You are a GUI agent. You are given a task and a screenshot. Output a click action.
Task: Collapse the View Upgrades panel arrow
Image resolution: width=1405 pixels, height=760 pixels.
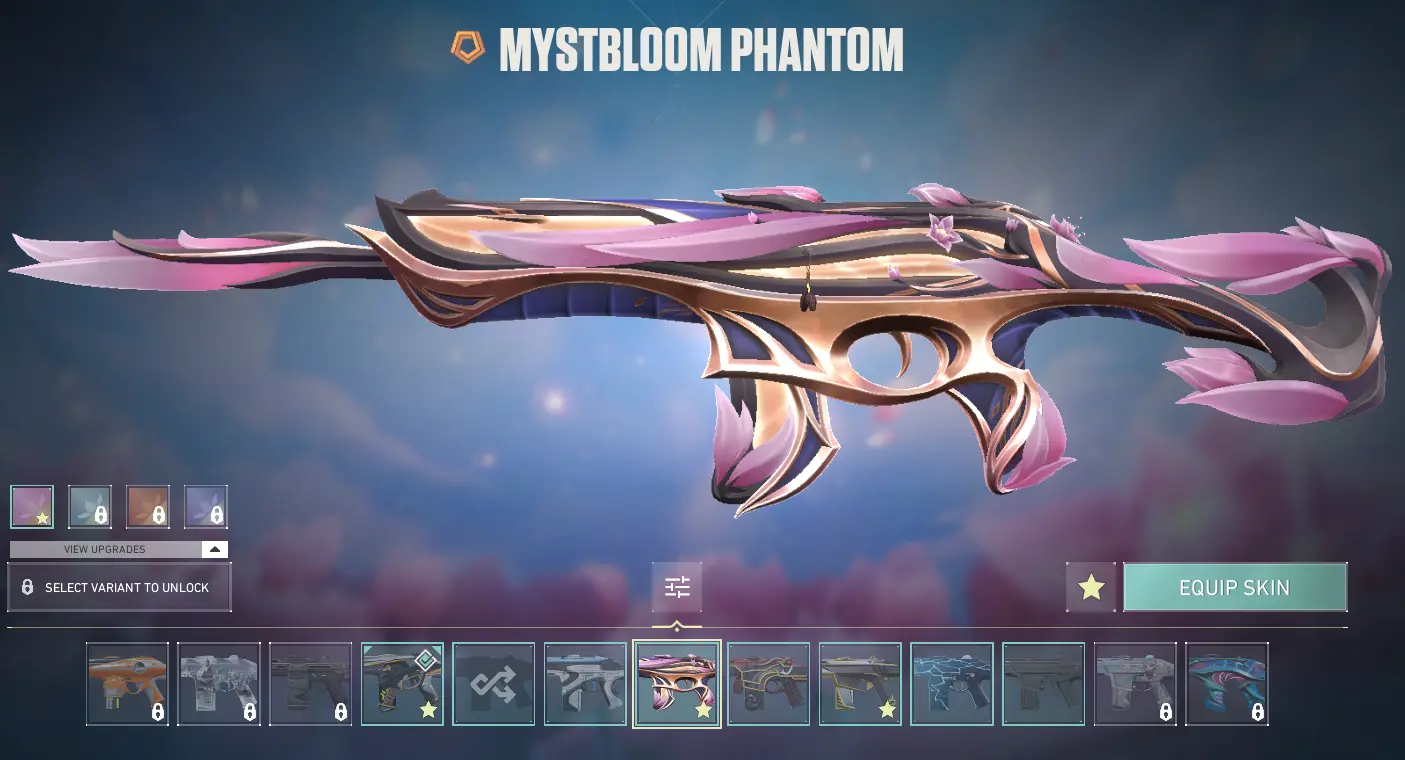pyautogui.click(x=213, y=549)
